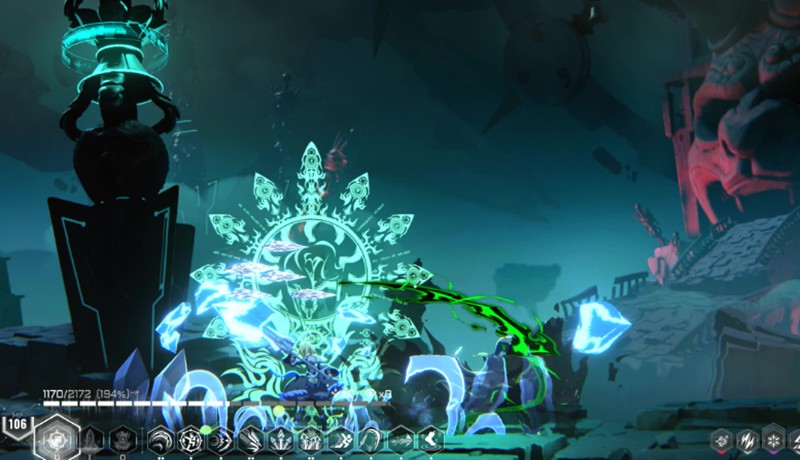This screenshot has height=460, width=800.
Task: Select the large highlighted hexagon emblem icon
Action: pos(56,438)
